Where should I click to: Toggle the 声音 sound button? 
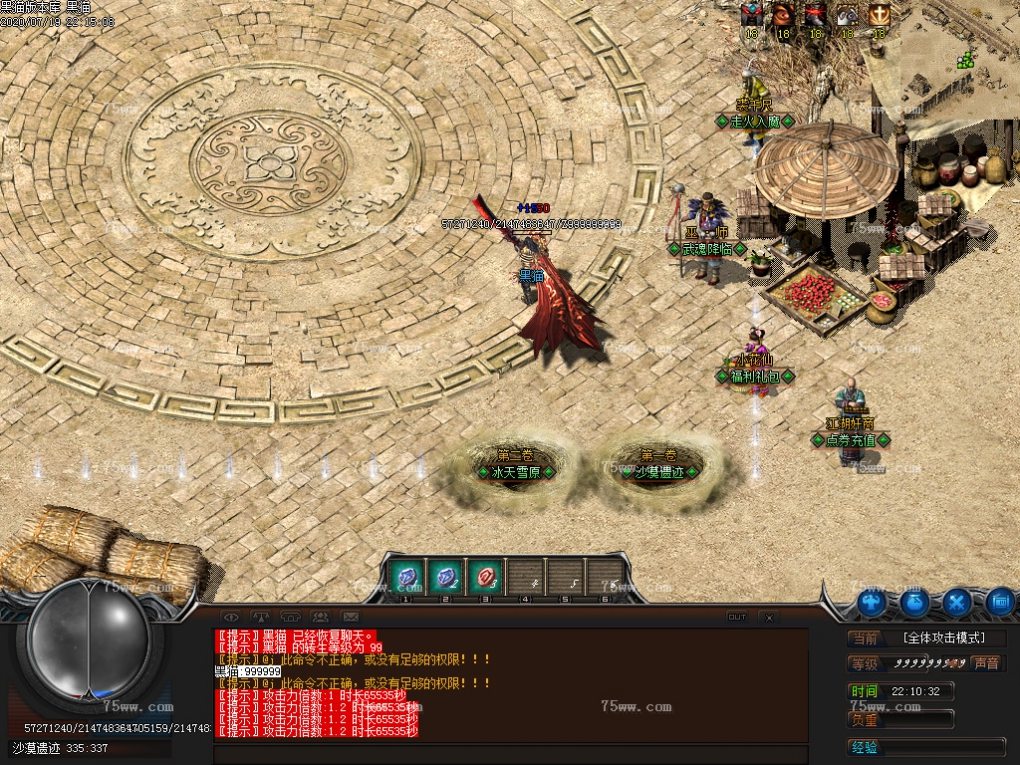[x=987, y=663]
